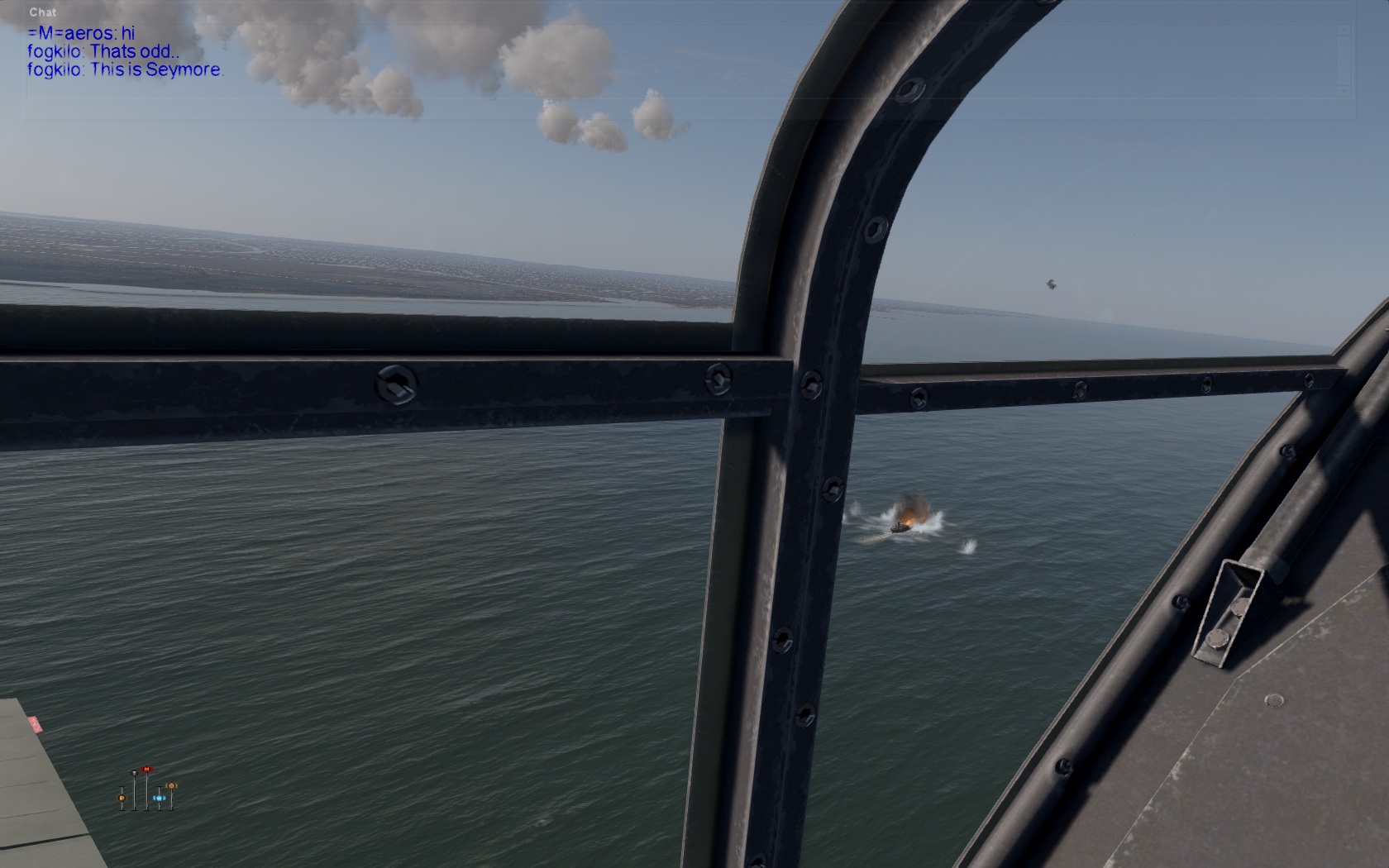Click the red mixture lever knob
Screen dimensions: 1389x868
pos(146,770)
